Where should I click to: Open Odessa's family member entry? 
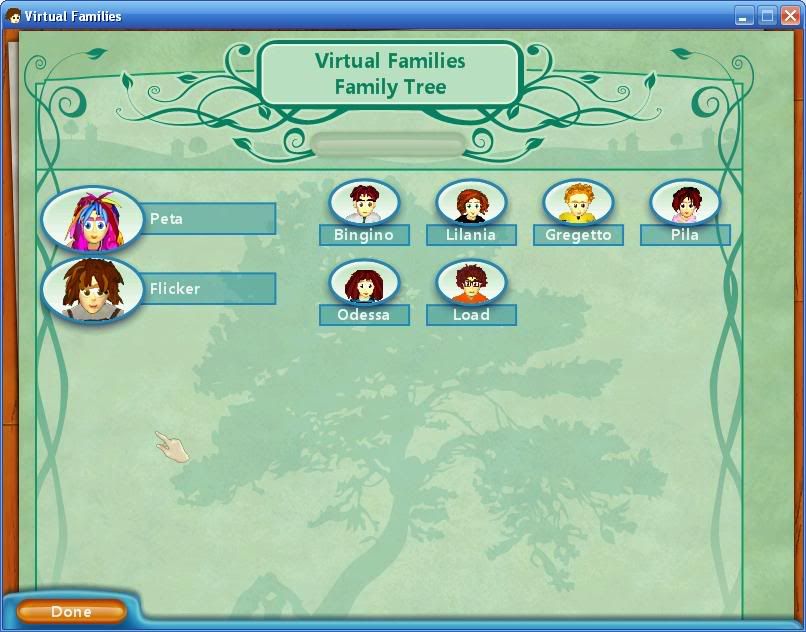point(364,283)
